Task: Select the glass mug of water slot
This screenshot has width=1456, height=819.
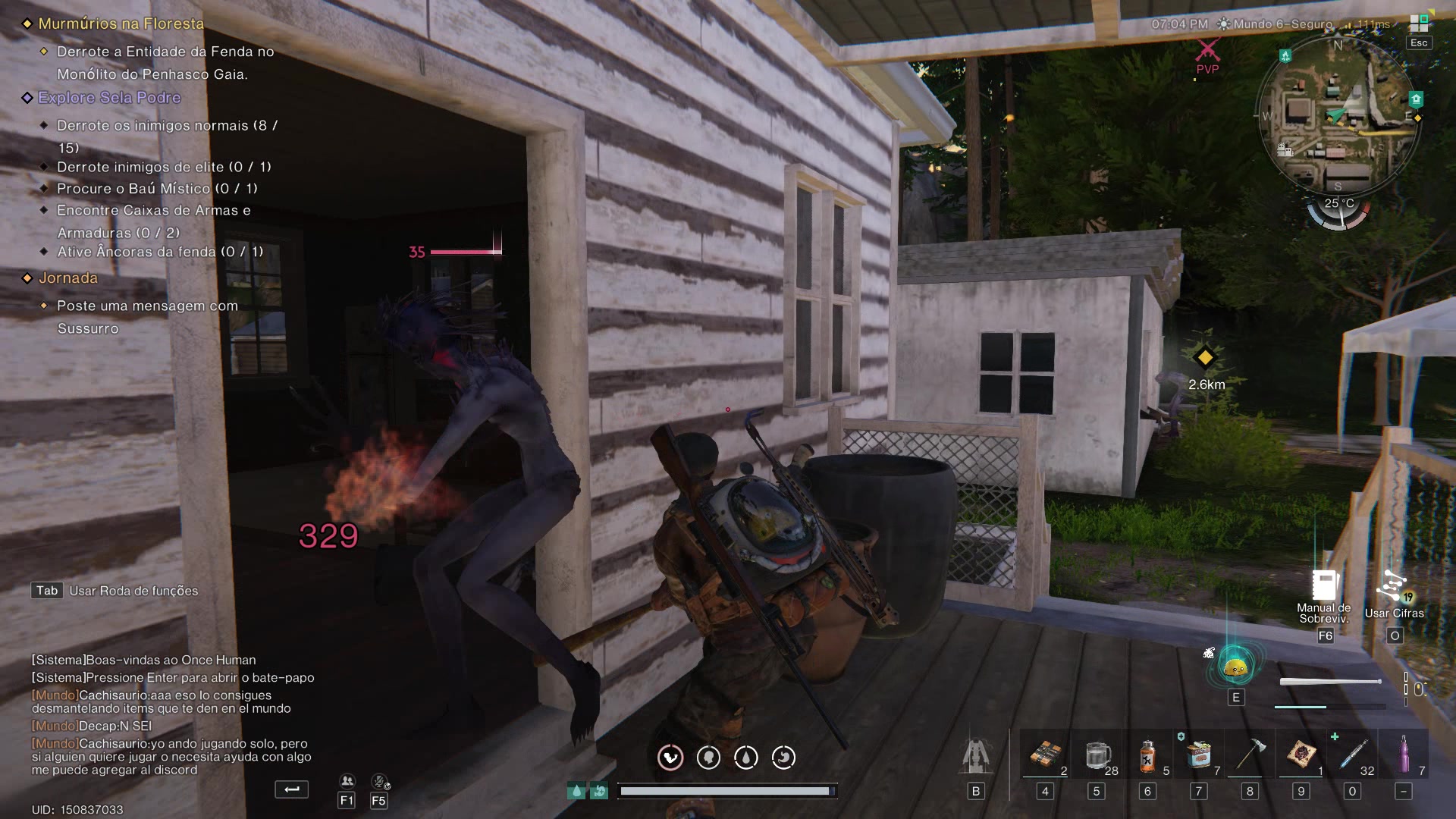Action: [x=1097, y=755]
